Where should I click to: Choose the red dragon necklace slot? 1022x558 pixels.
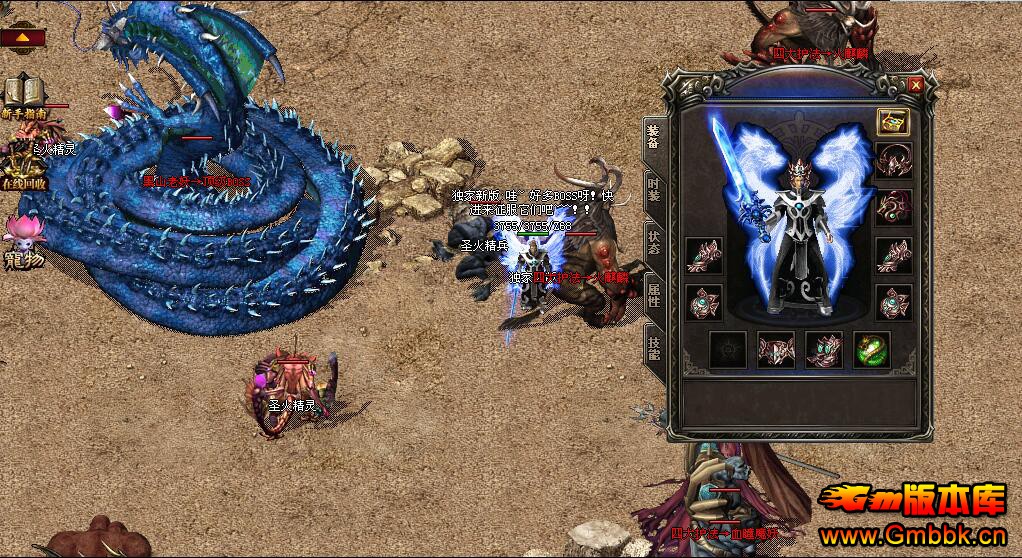[892, 207]
